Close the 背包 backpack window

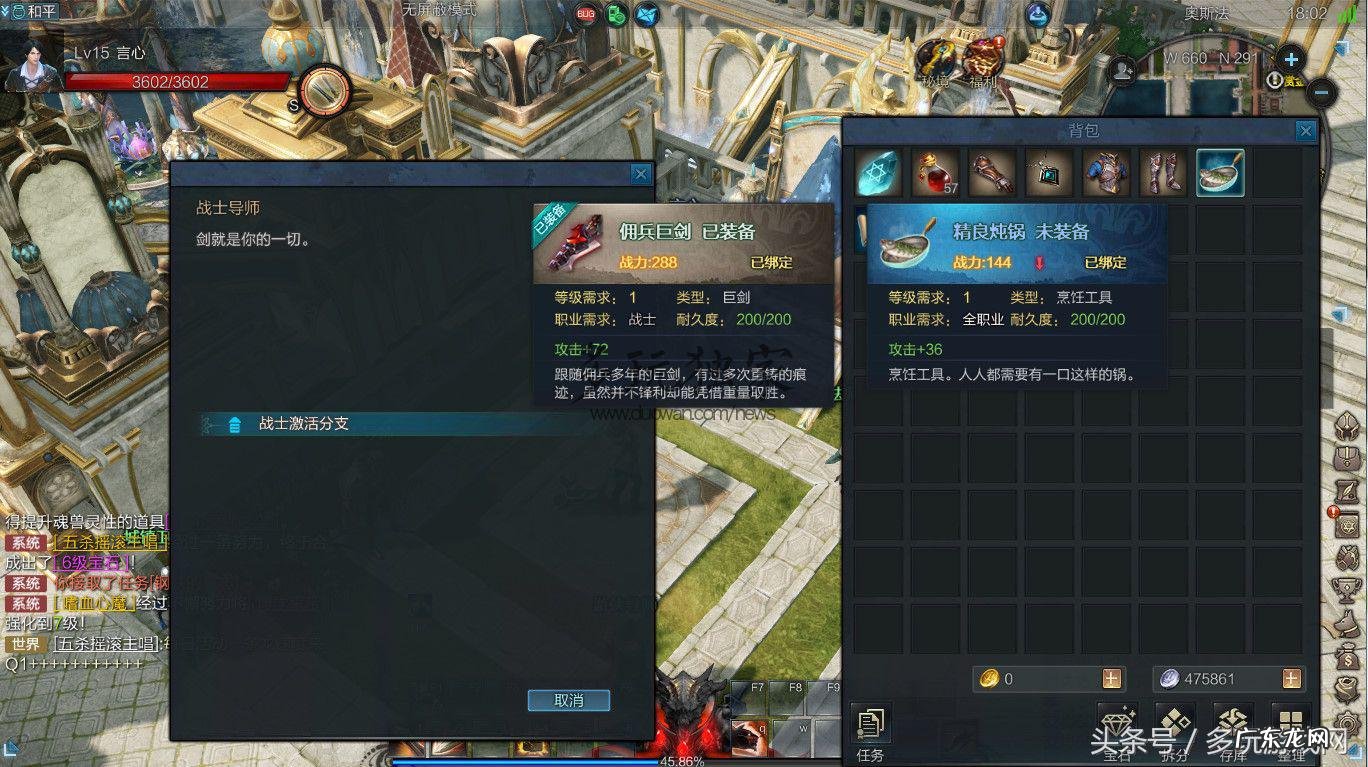coord(1305,131)
